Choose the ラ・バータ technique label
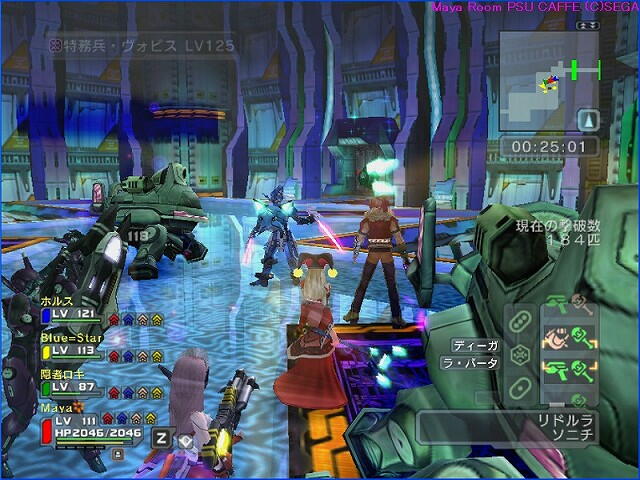 [x=470, y=364]
